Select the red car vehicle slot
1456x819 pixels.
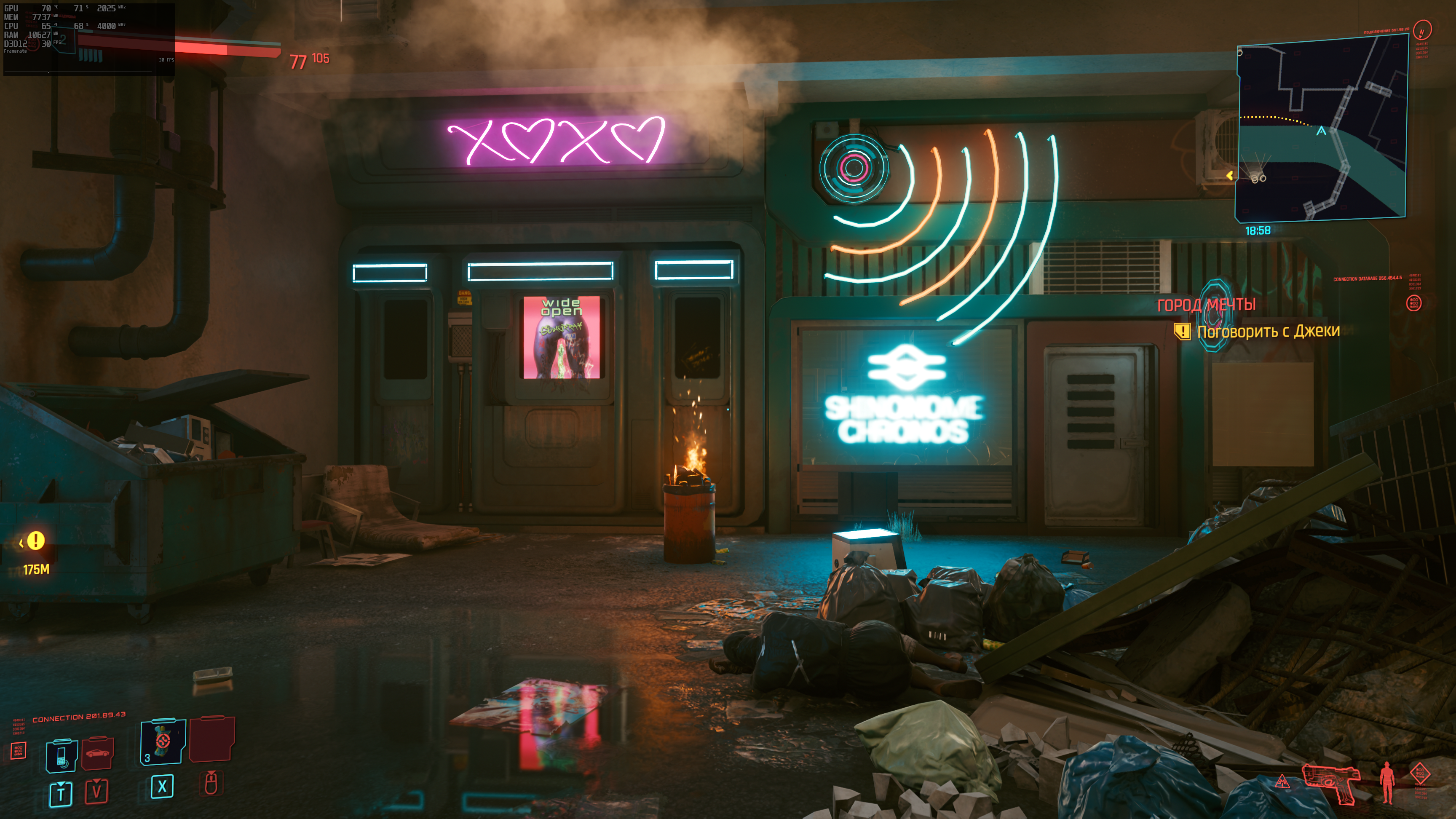pos(97,753)
